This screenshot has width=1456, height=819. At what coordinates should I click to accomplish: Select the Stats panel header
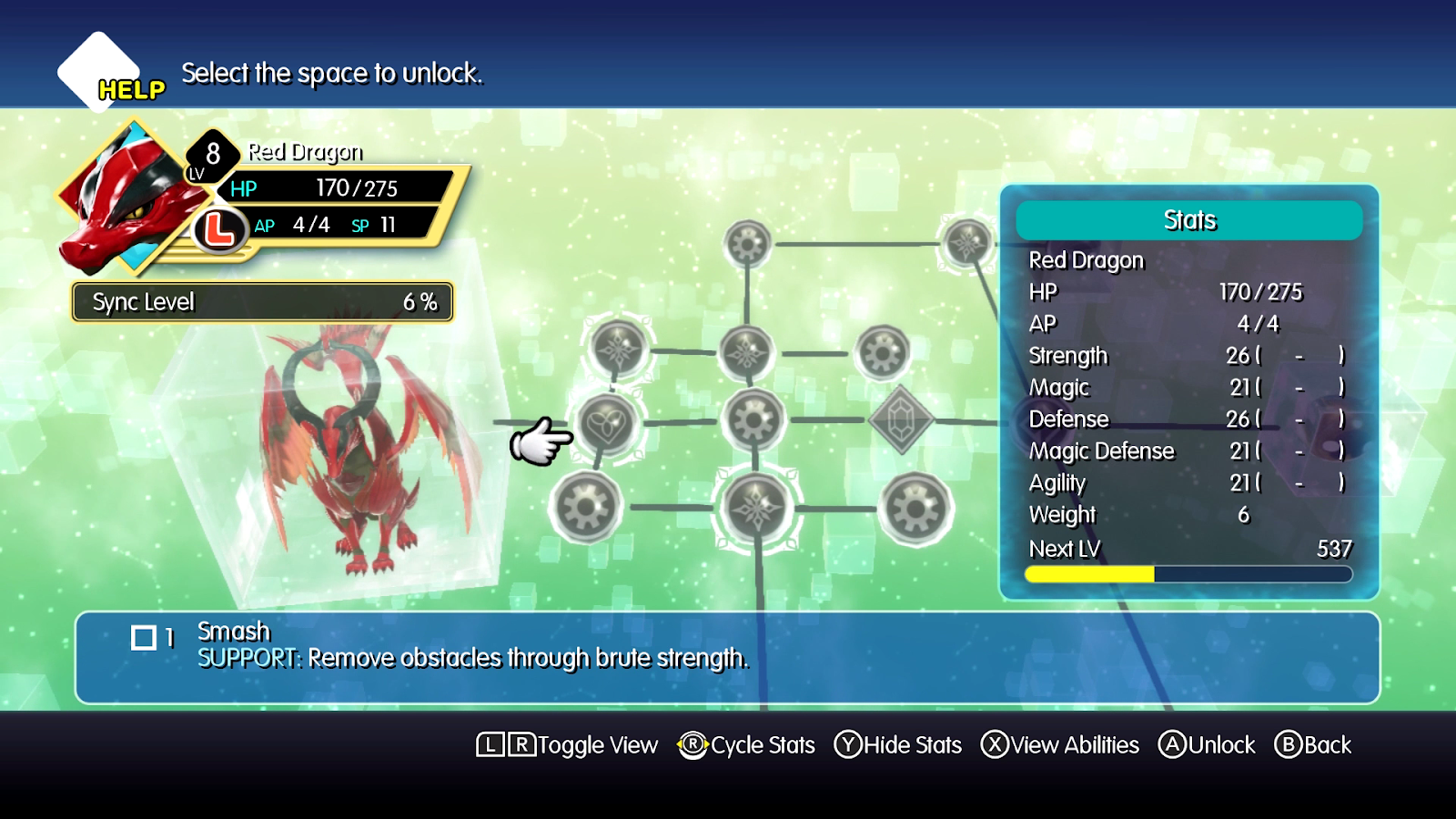coord(1189,219)
